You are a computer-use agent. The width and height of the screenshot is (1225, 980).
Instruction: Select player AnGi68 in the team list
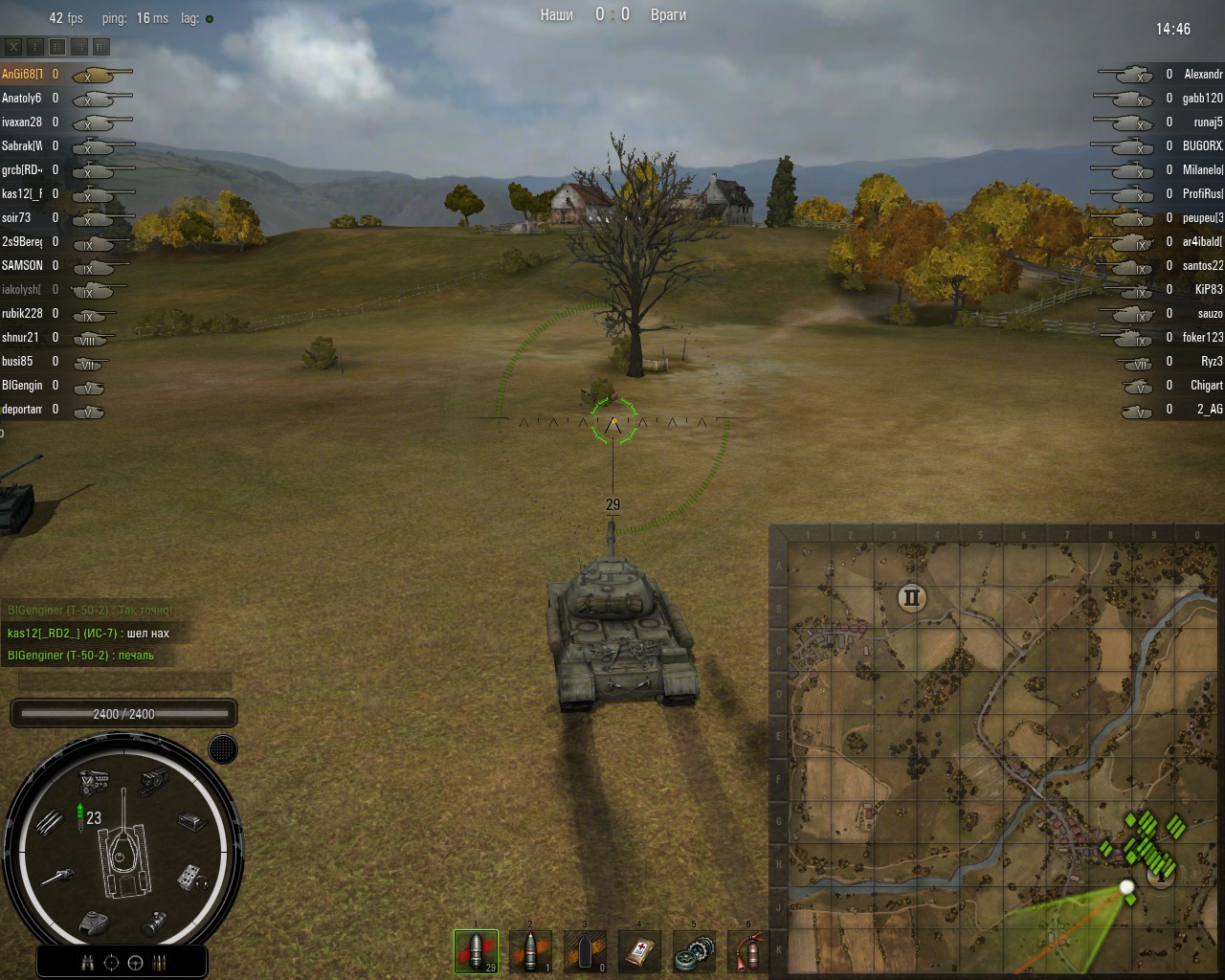point(21,74)
